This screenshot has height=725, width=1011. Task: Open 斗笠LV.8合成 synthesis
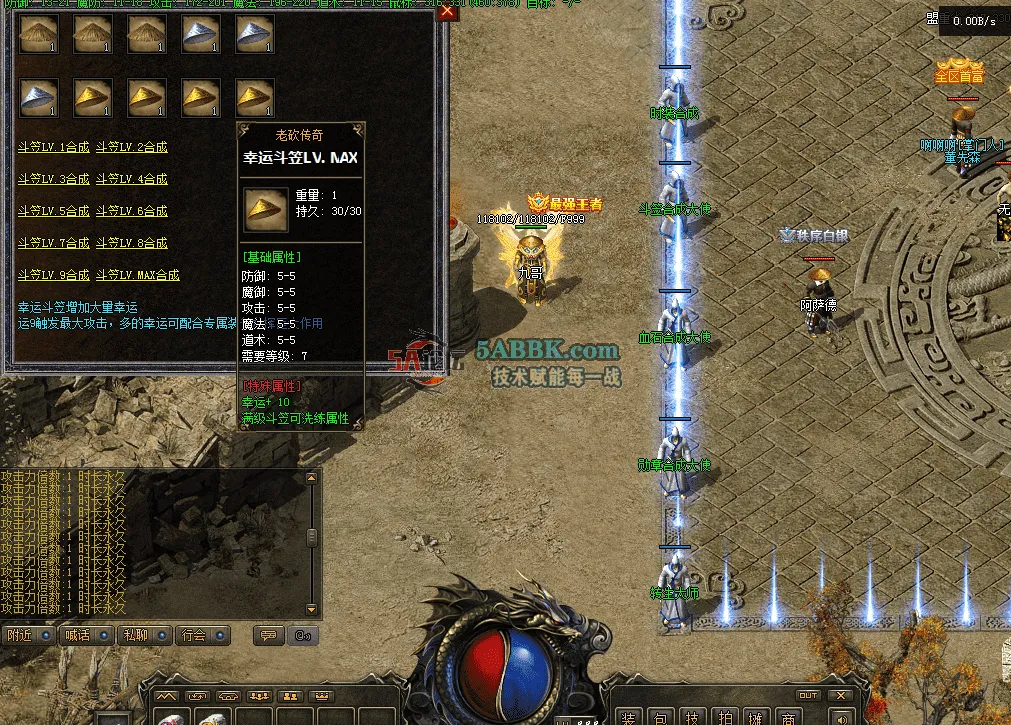[131, 243]
